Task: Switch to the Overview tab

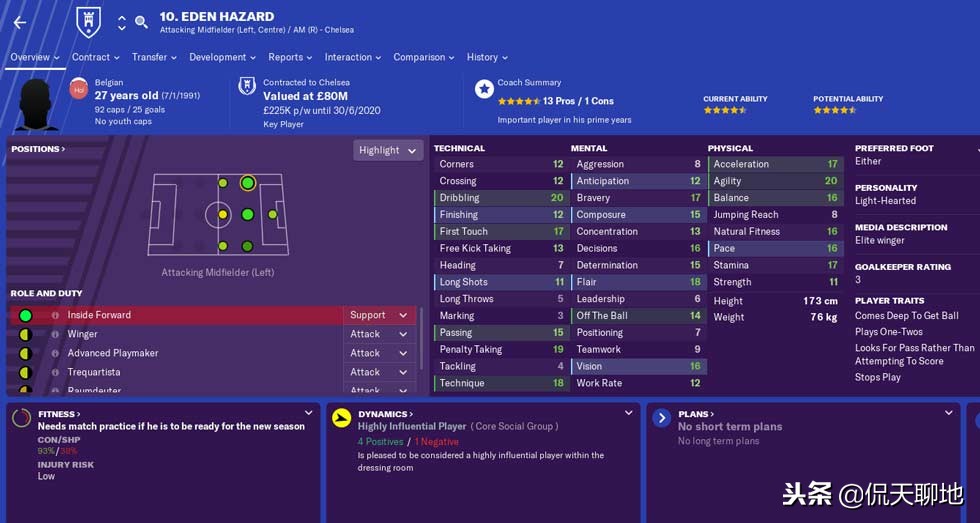Action: pyautogui.click(x=35, y=57)
